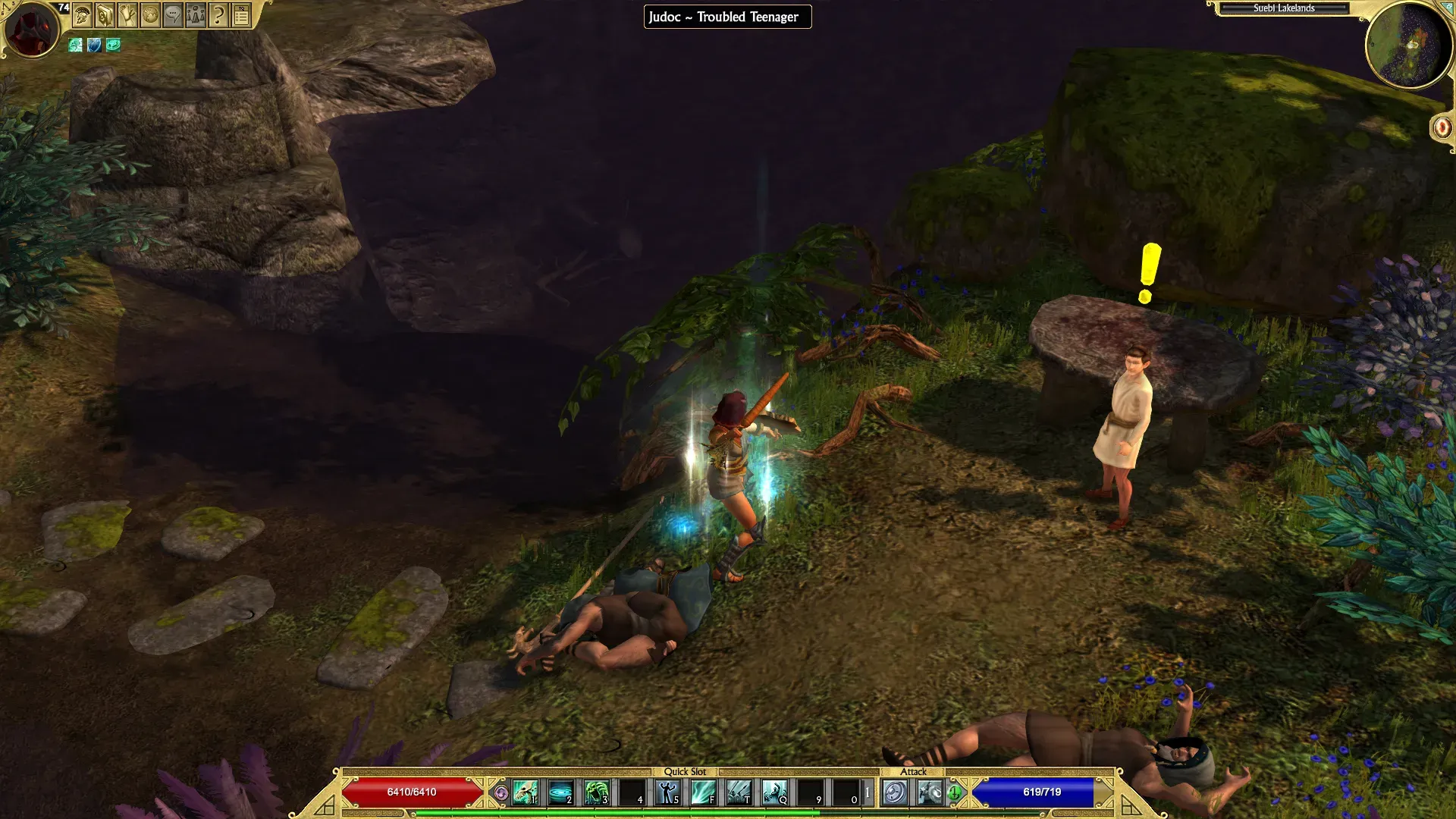Select the round shield attack slot
The width and height of the screenshot is (1456, 819).
pyautogui.click(x=895, y=792)
